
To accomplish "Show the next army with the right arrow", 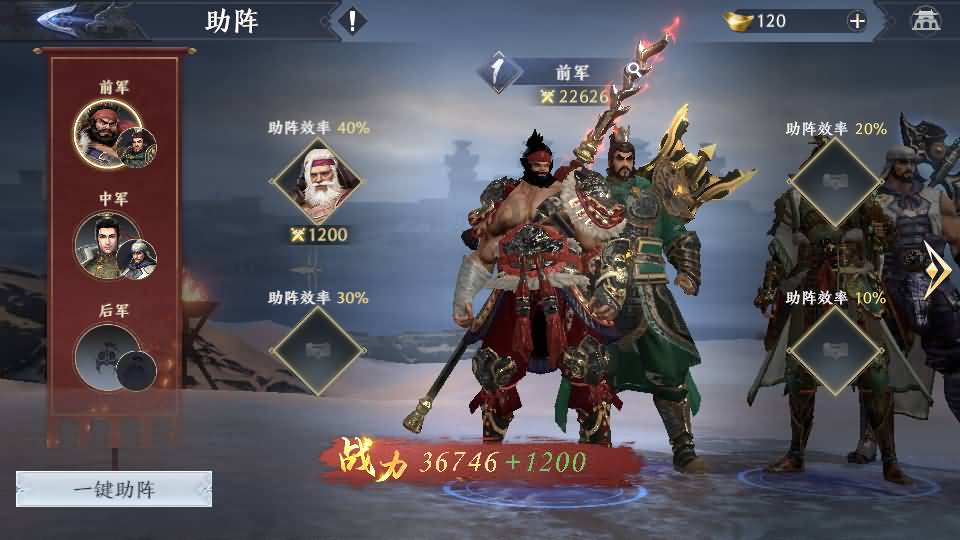I will pyautogui.click(x=937, y=270).
